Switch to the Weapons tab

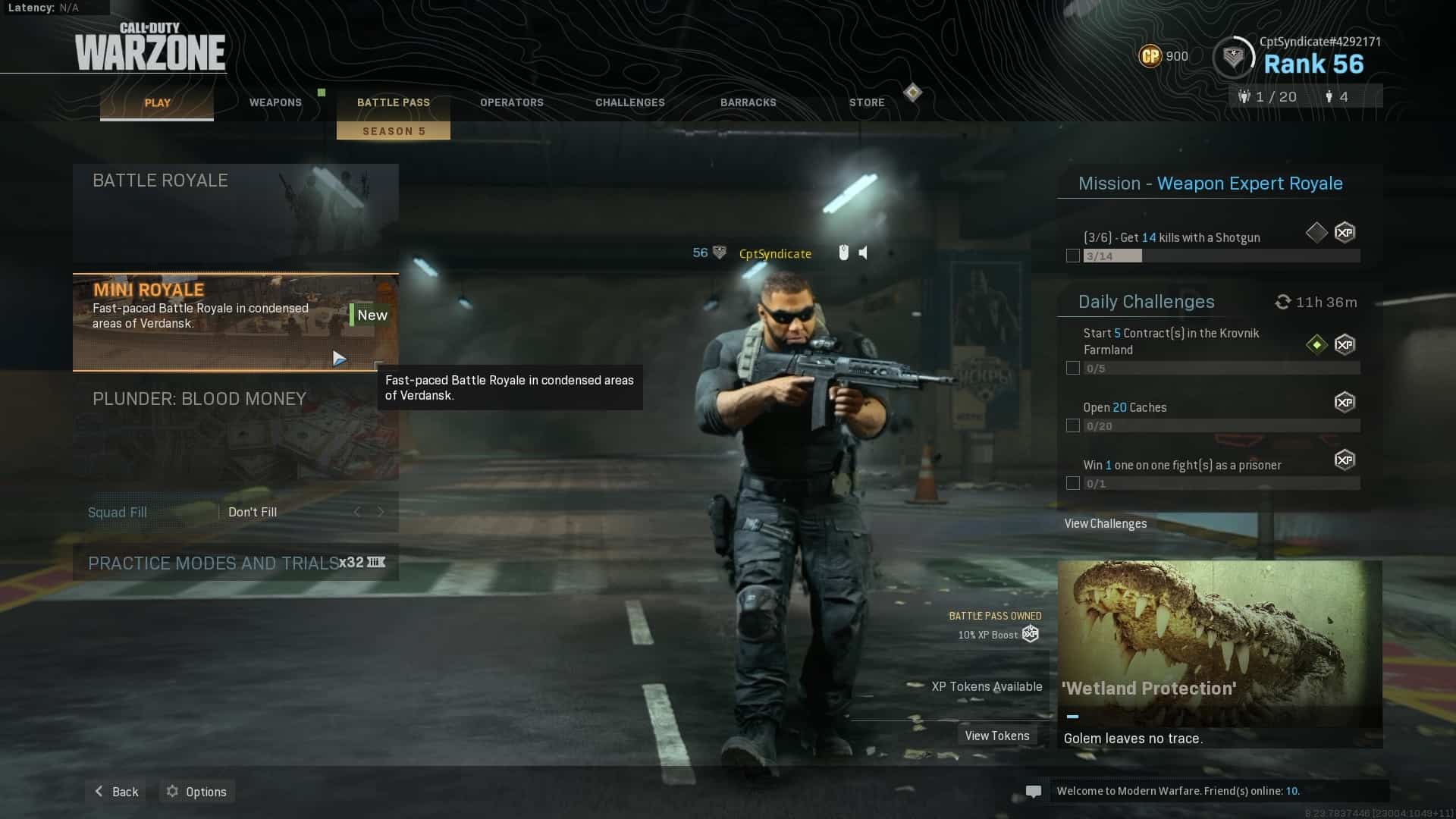[x=275, y=102]
